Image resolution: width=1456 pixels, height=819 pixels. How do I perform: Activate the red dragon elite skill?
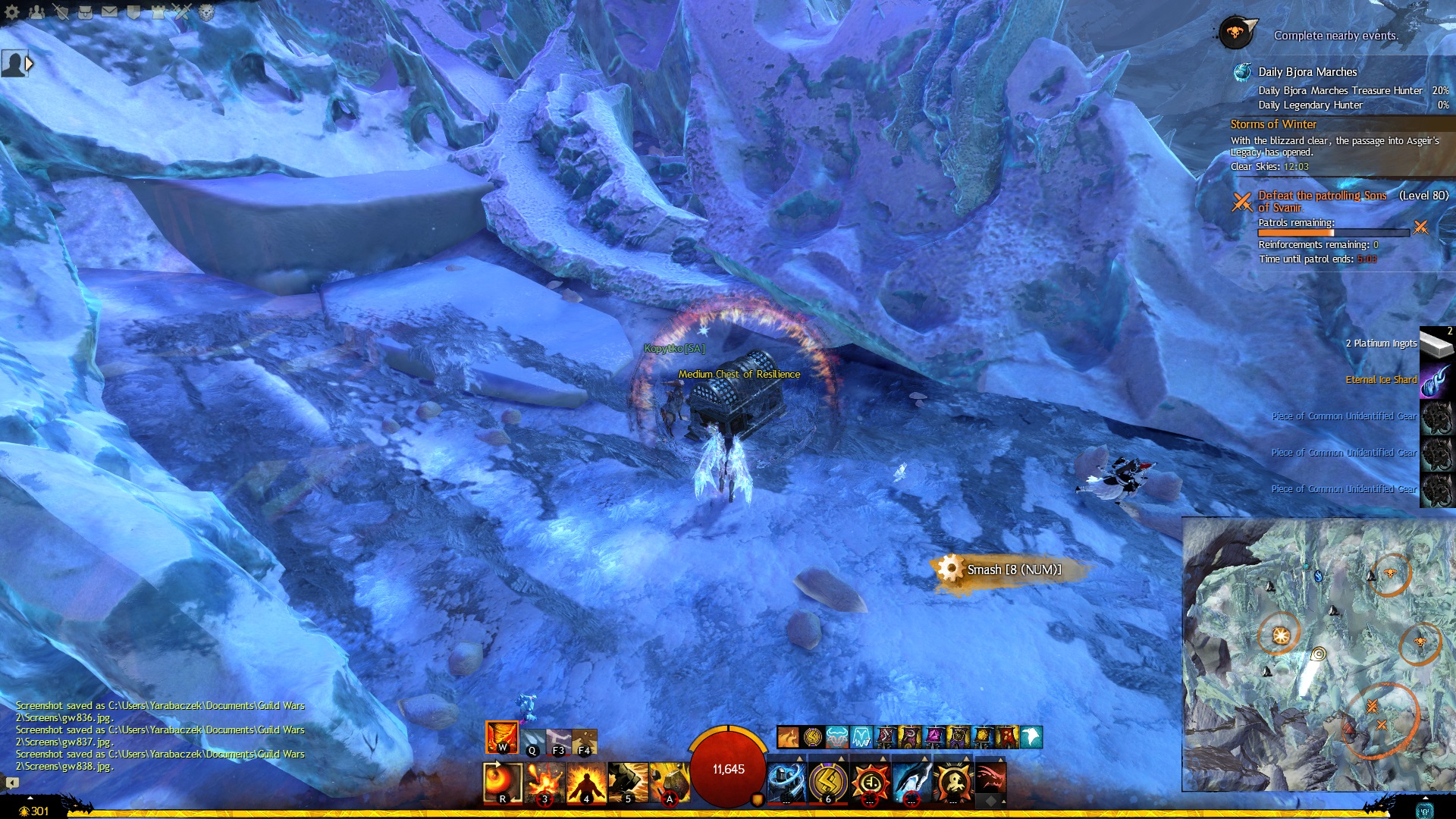click(990, 780)
